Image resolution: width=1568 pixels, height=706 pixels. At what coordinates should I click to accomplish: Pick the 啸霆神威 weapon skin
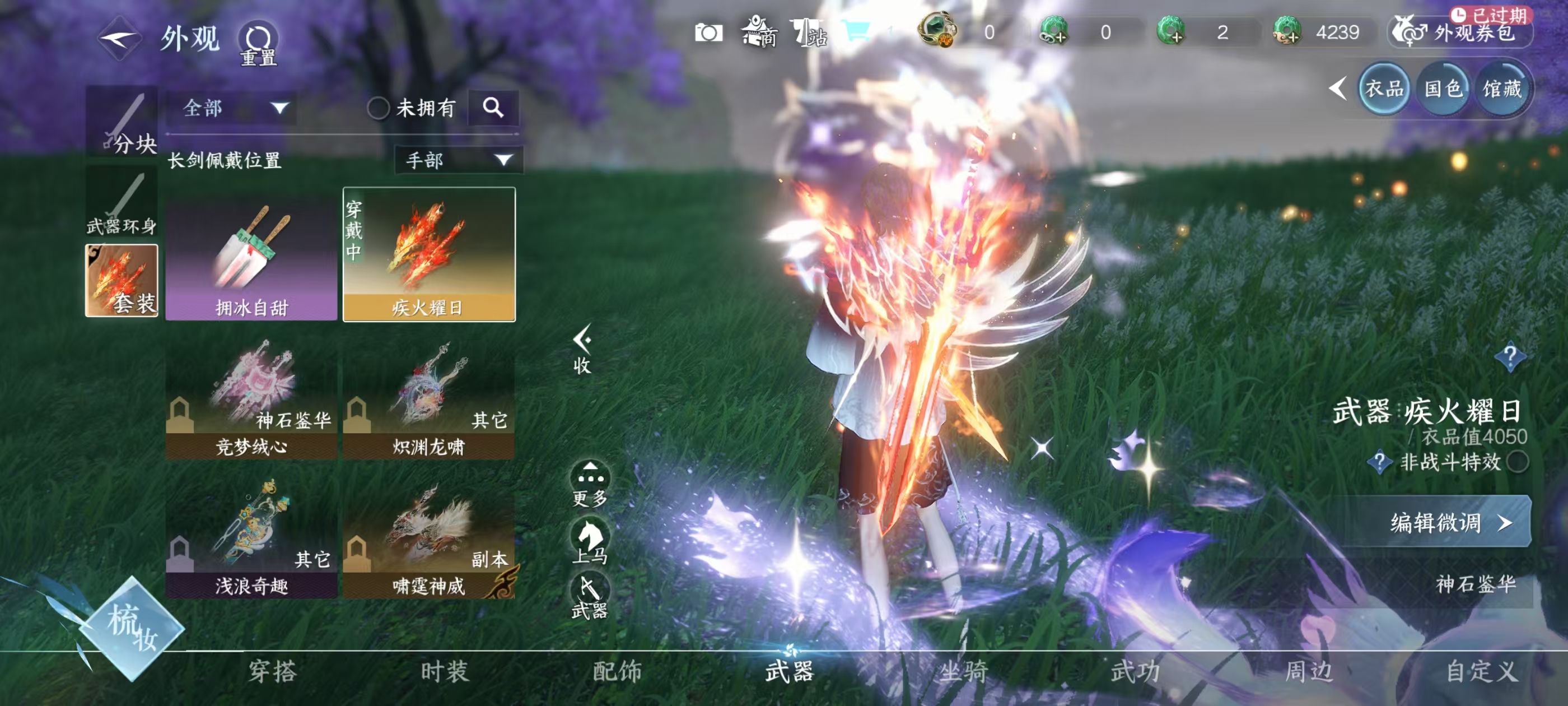(x=429, y=538)
